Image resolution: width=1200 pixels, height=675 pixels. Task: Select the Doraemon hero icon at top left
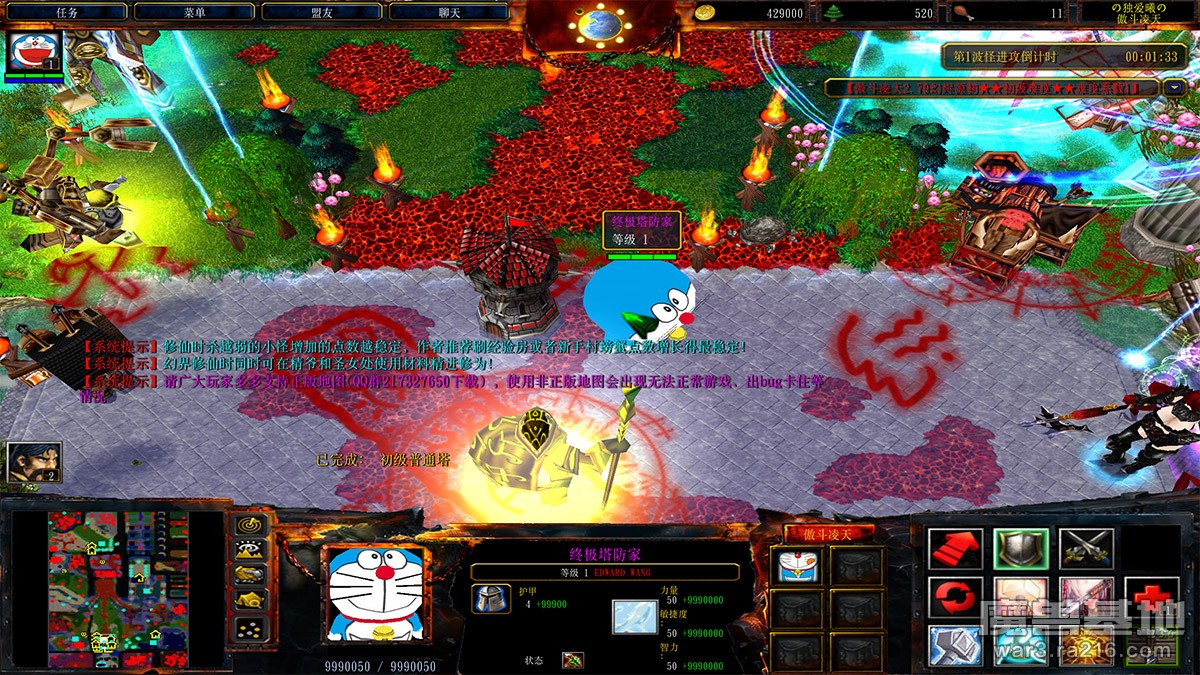pyautogui.click(x=34, y=52)
